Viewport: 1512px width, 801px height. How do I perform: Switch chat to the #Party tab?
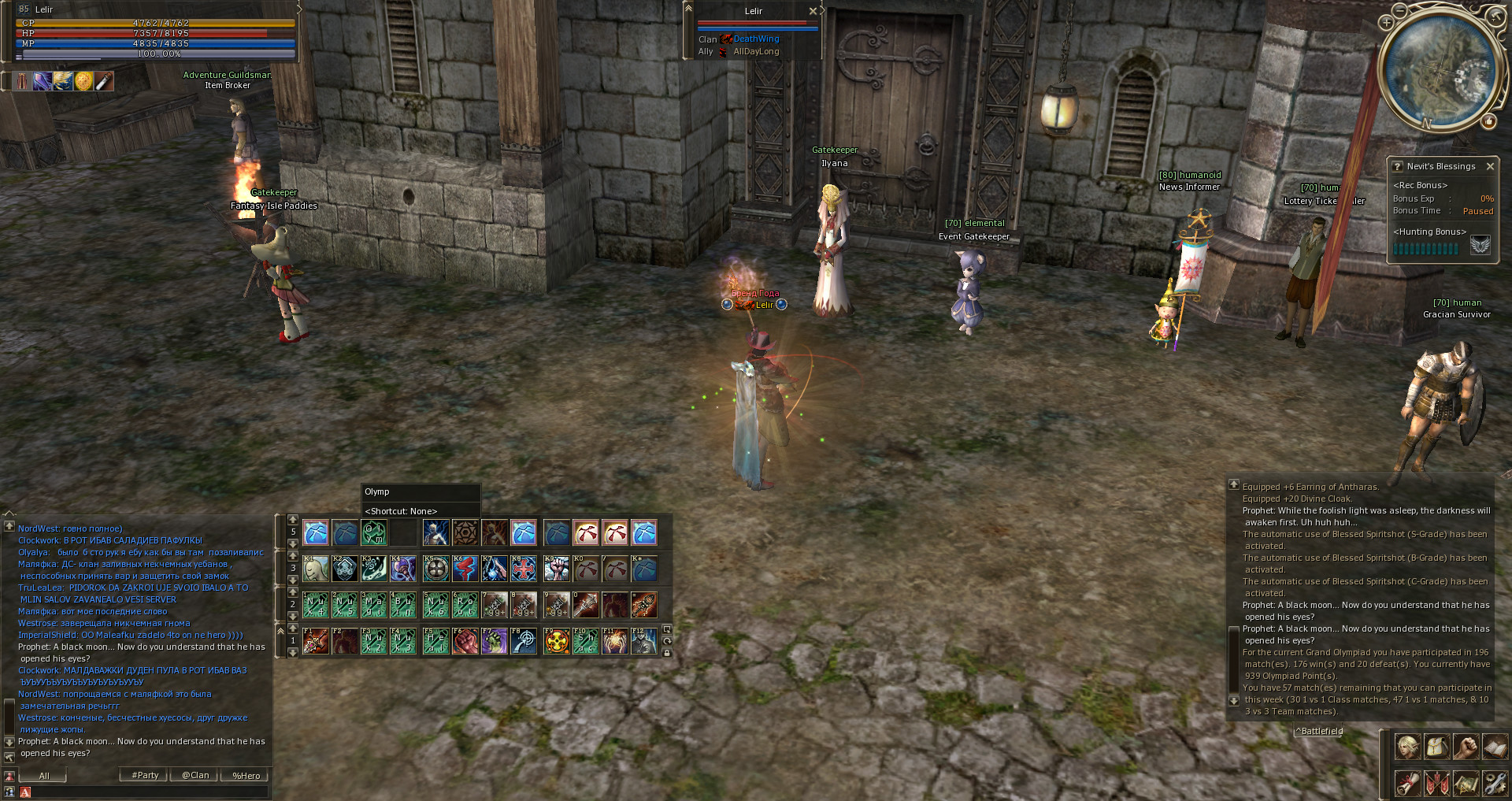145,775
